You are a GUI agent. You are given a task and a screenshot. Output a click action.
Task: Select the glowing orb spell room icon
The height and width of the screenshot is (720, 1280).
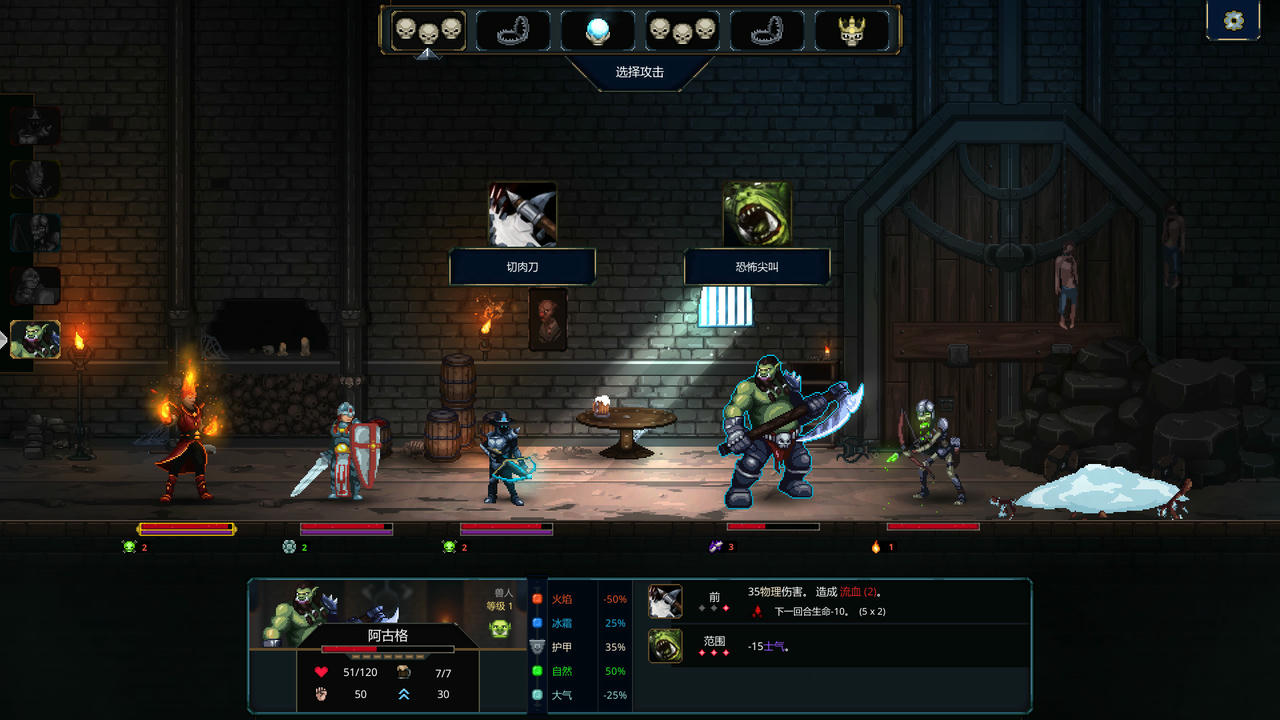[597, 31]
